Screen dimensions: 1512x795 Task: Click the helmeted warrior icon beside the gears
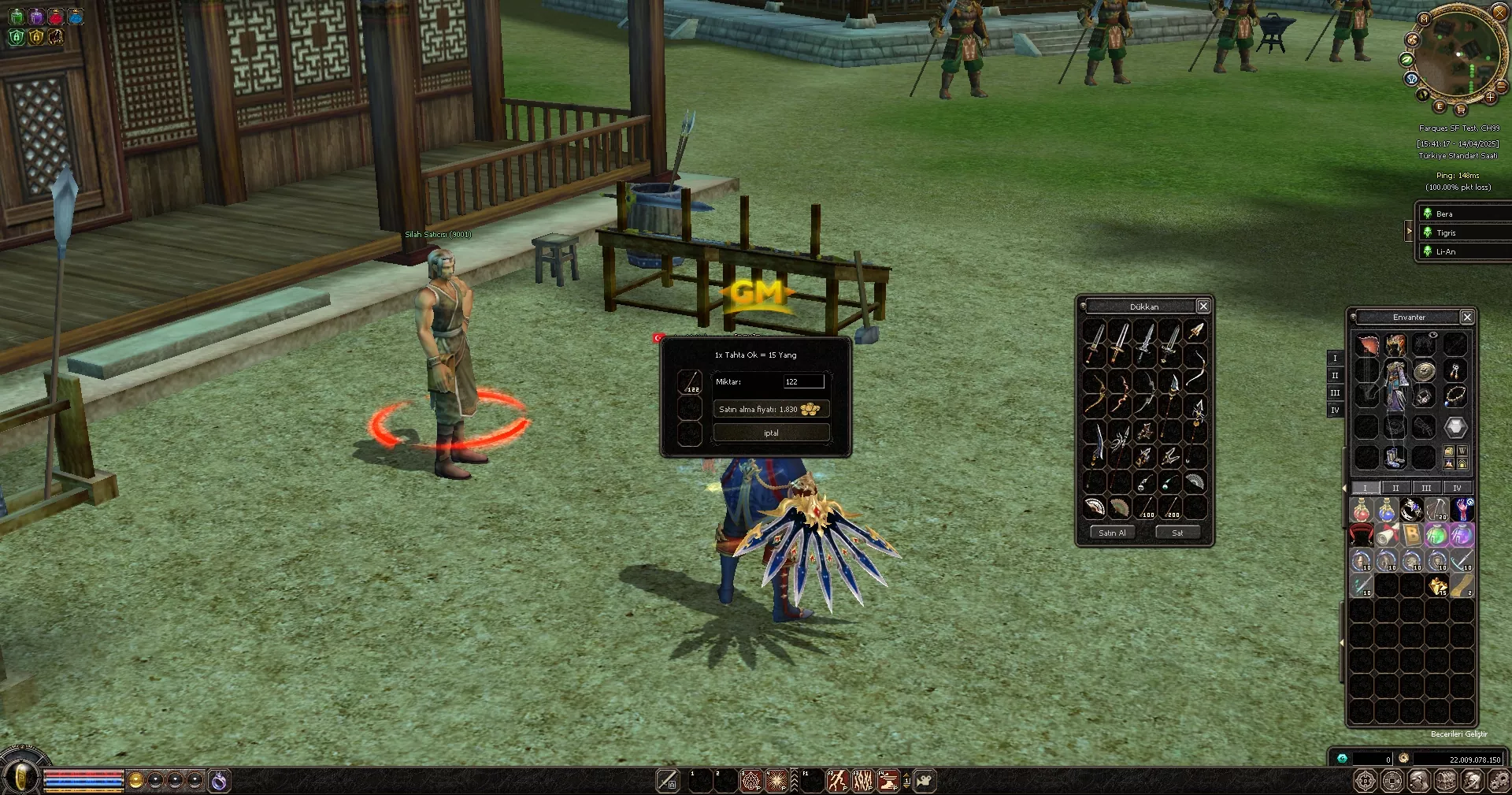[x=1470, y=780]
